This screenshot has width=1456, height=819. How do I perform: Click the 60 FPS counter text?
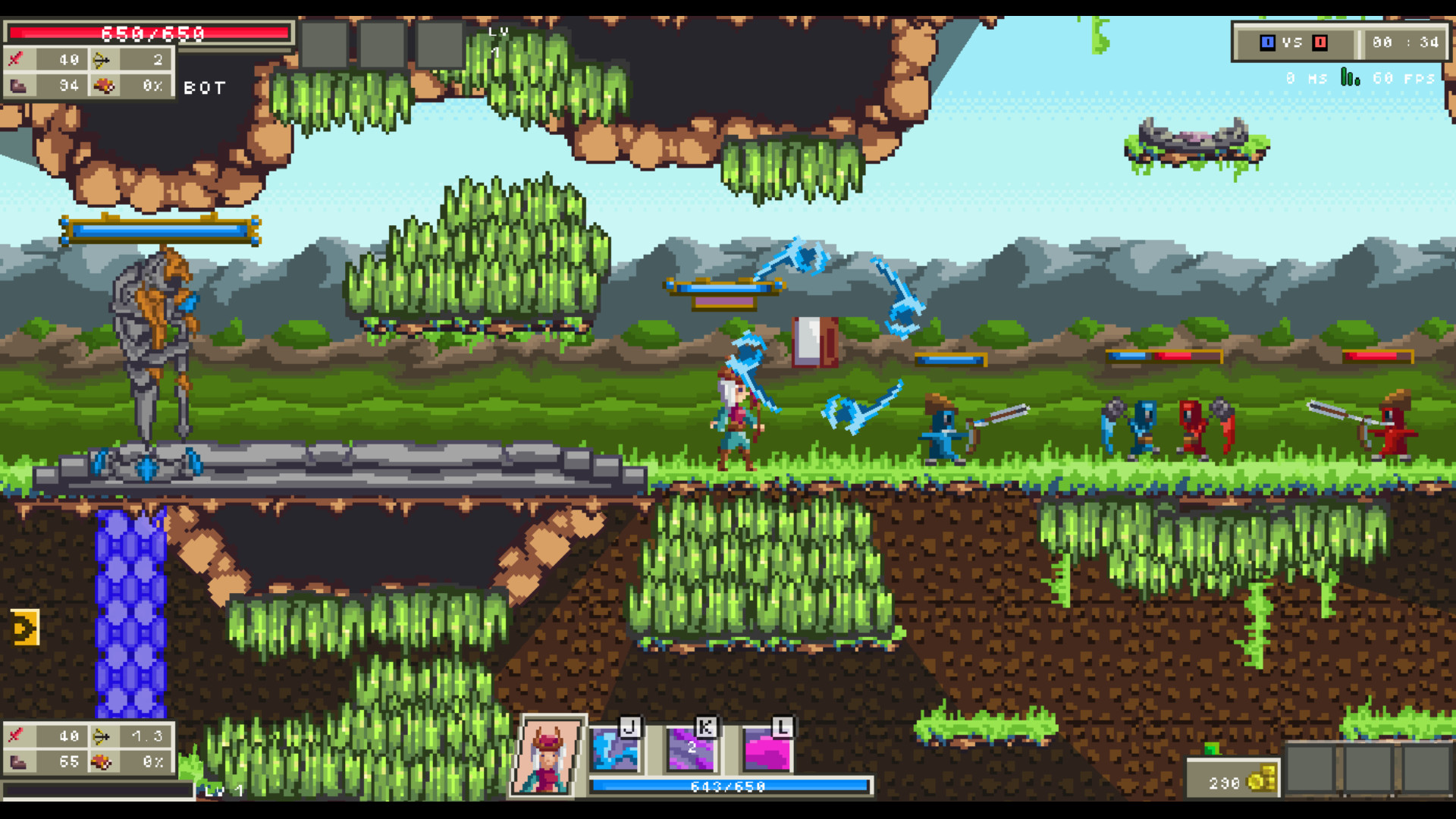tap(1404, 76)
